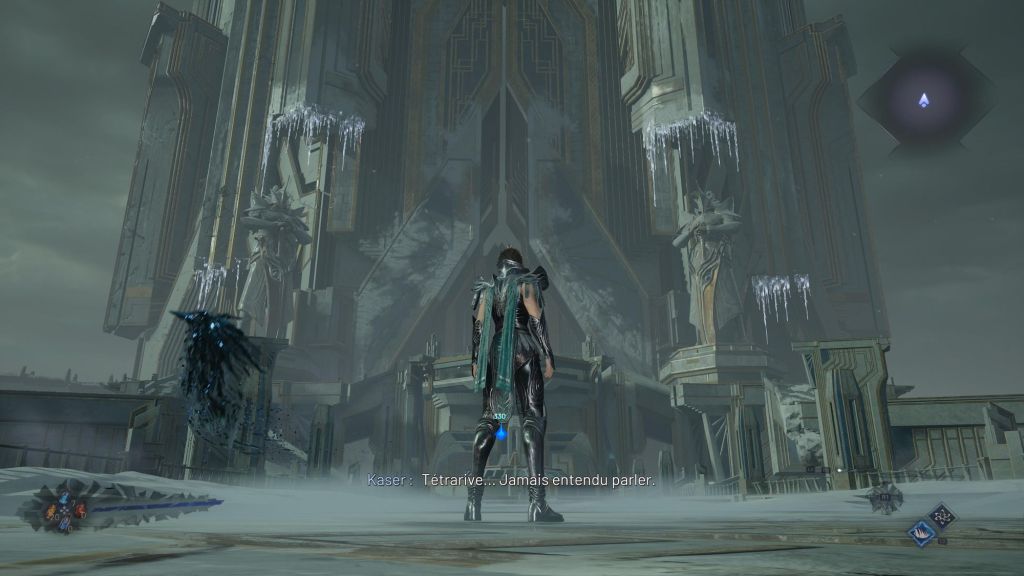This screenshot has width=1024, height=576.
Task: Choose the orange item quick slot
Action: pyautogui.click(x=52, y=511)
